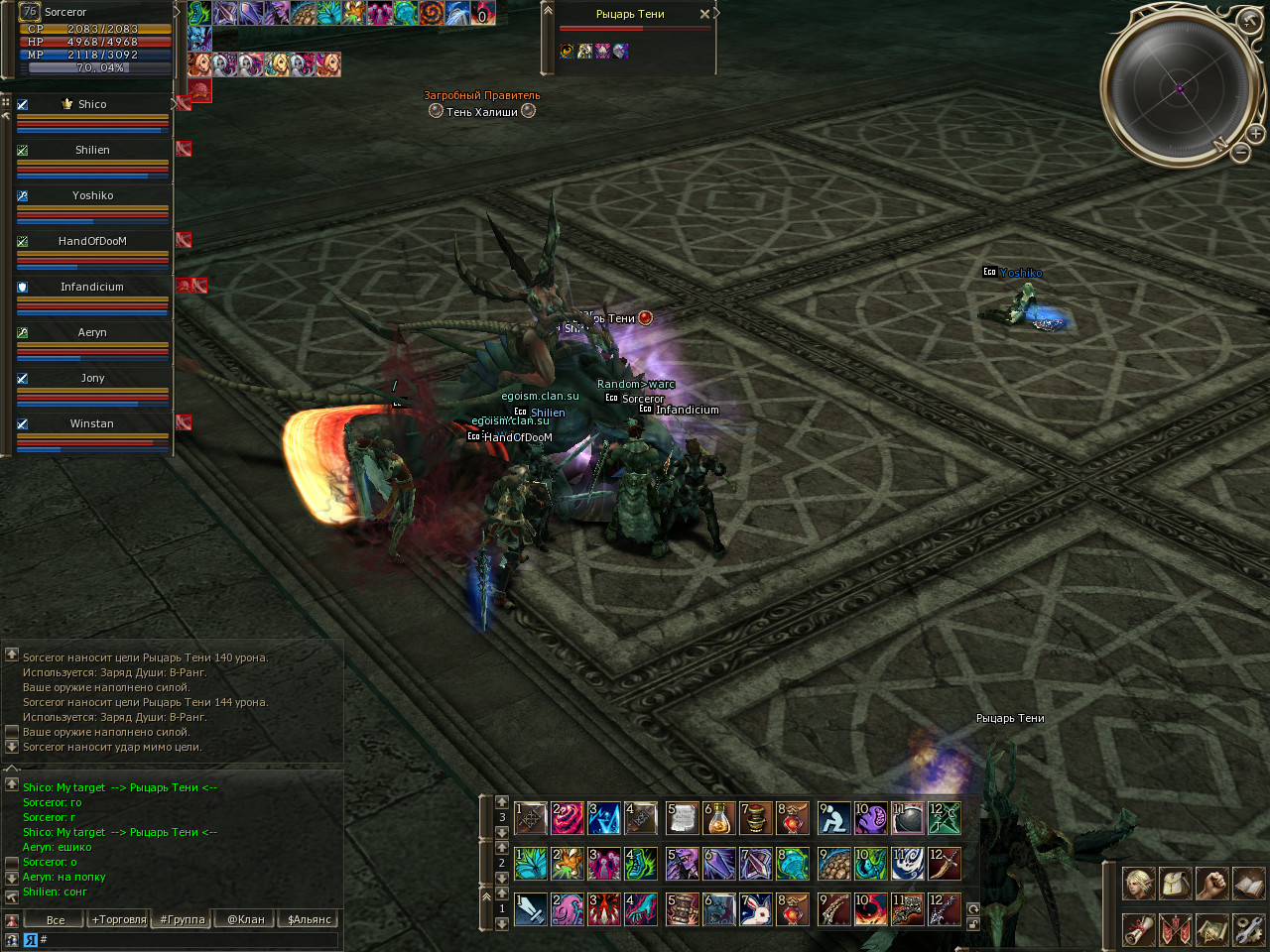Switch to the @Клан chat tab
The height and width of the screenshot is (952, 1270).
(246, 919)
